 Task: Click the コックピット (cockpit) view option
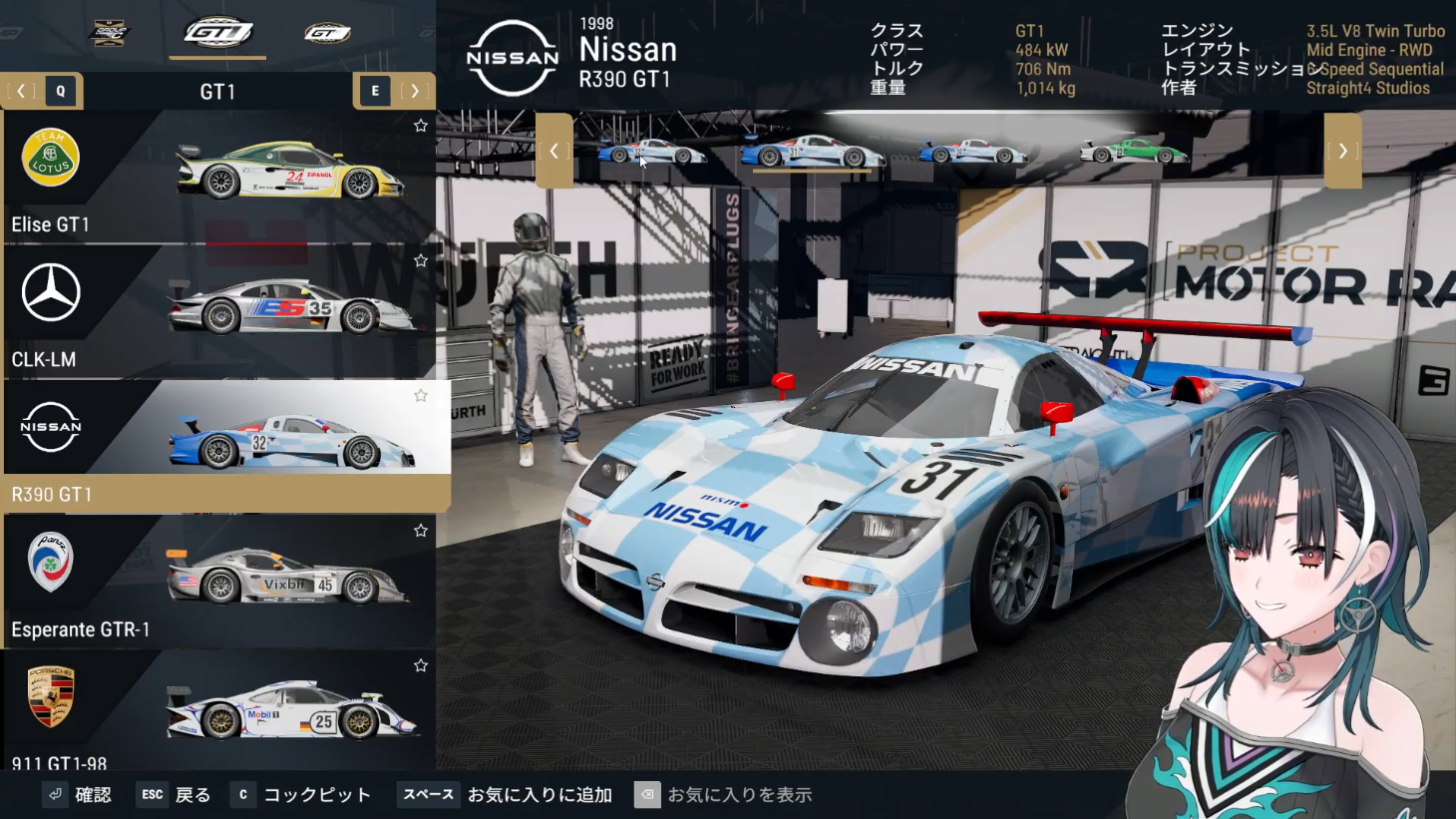[316, 795]
